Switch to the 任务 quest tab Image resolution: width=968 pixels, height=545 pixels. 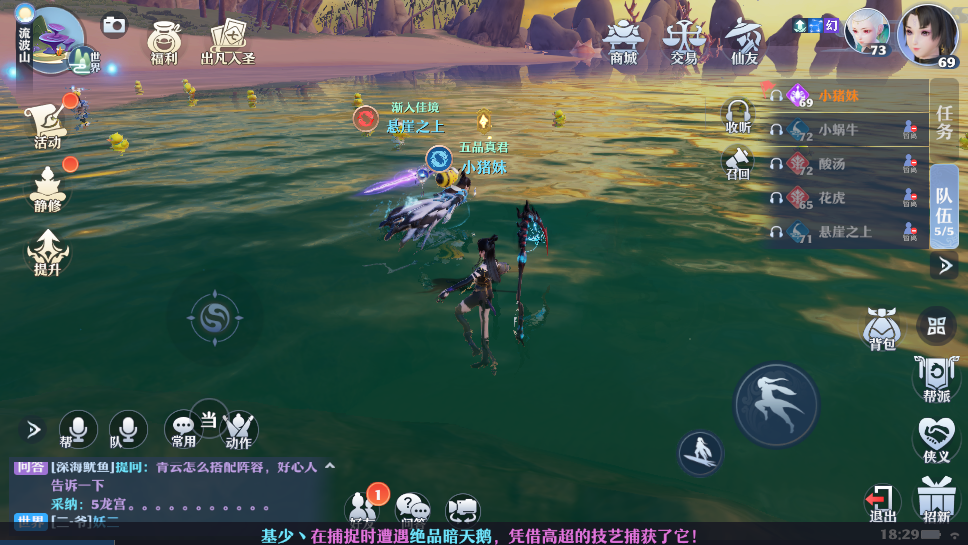(x=944, y=121)
